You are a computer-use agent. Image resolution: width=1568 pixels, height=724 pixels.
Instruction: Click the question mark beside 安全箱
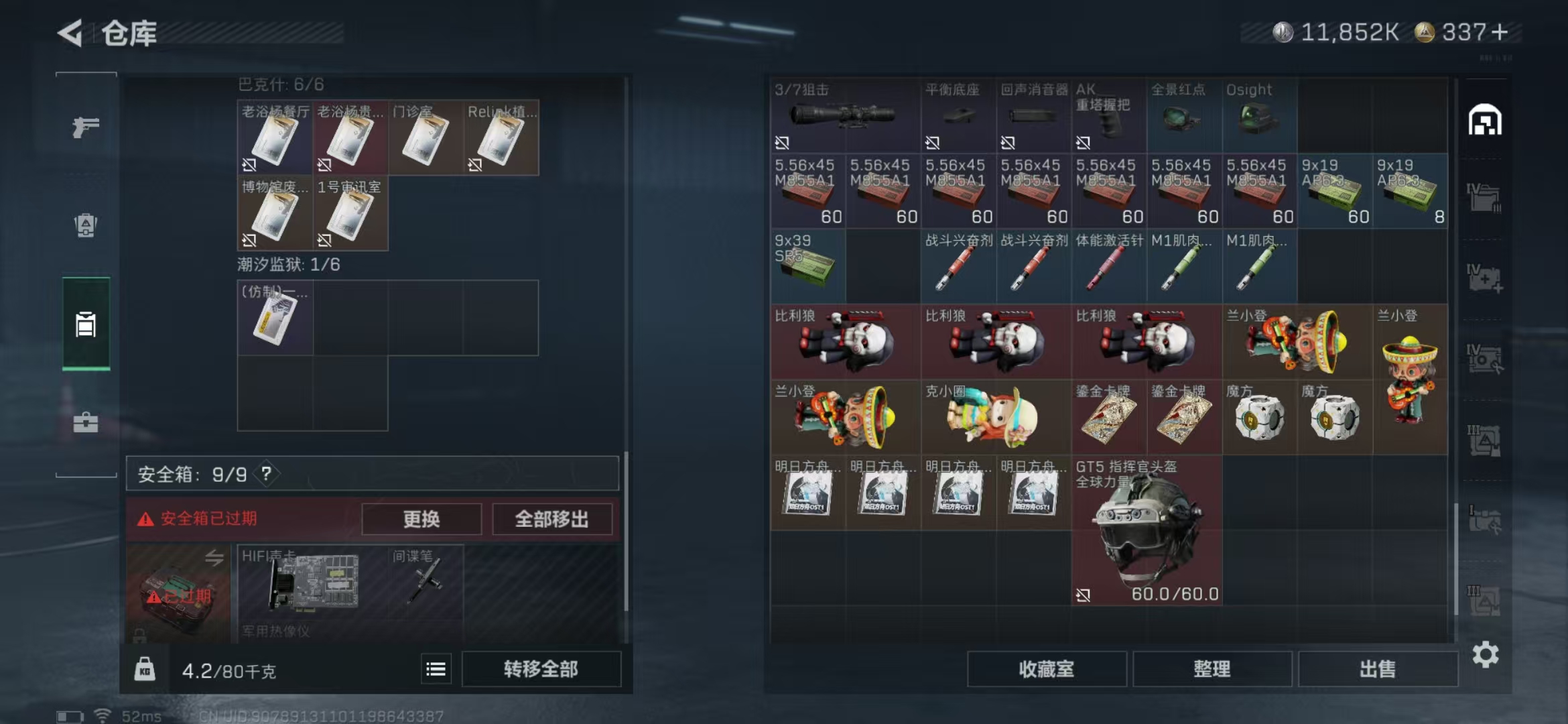coord(267,473)
